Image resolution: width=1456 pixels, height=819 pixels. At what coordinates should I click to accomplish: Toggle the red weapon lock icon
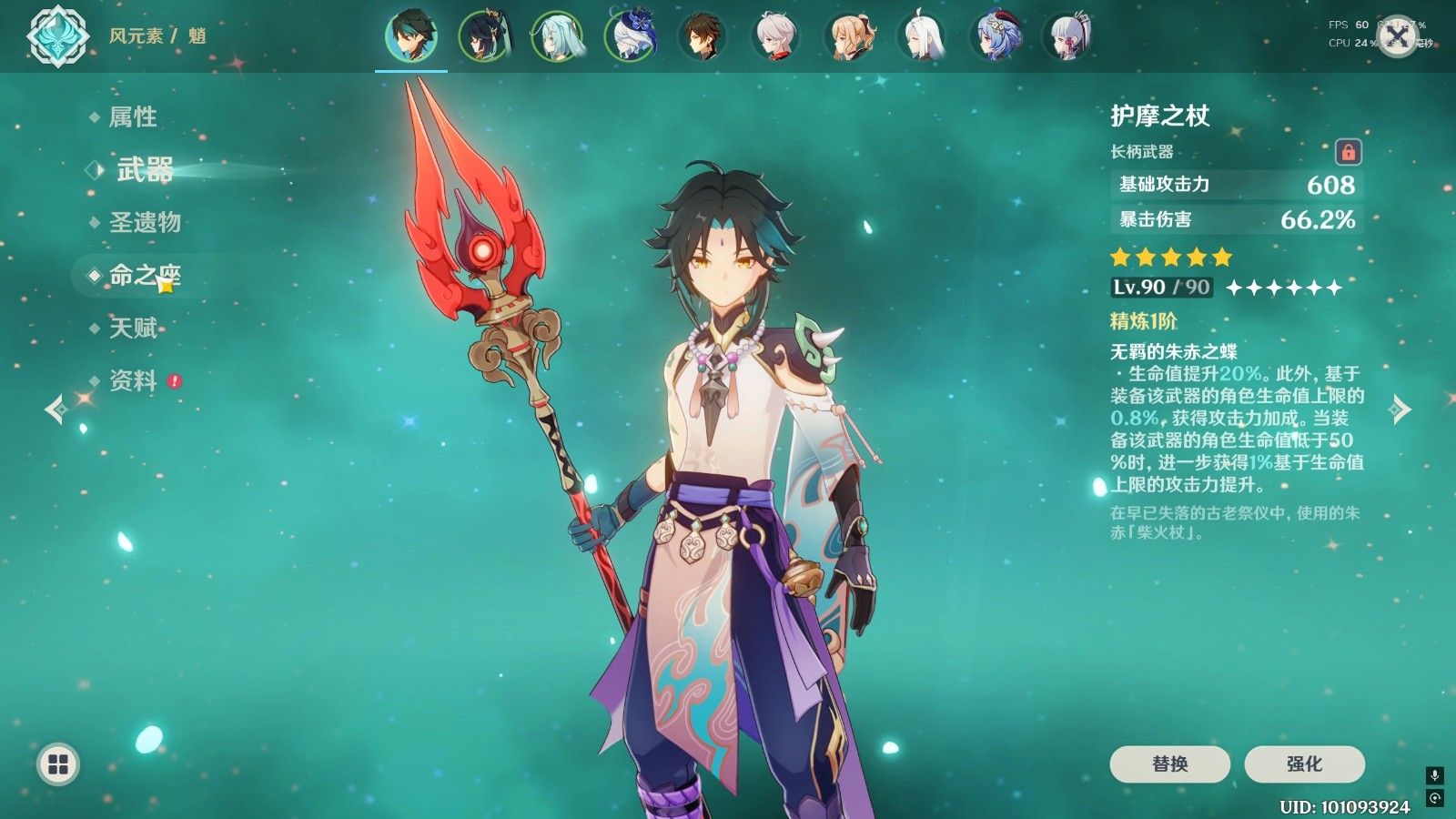pyautogui.click(x=1348, y=152)
